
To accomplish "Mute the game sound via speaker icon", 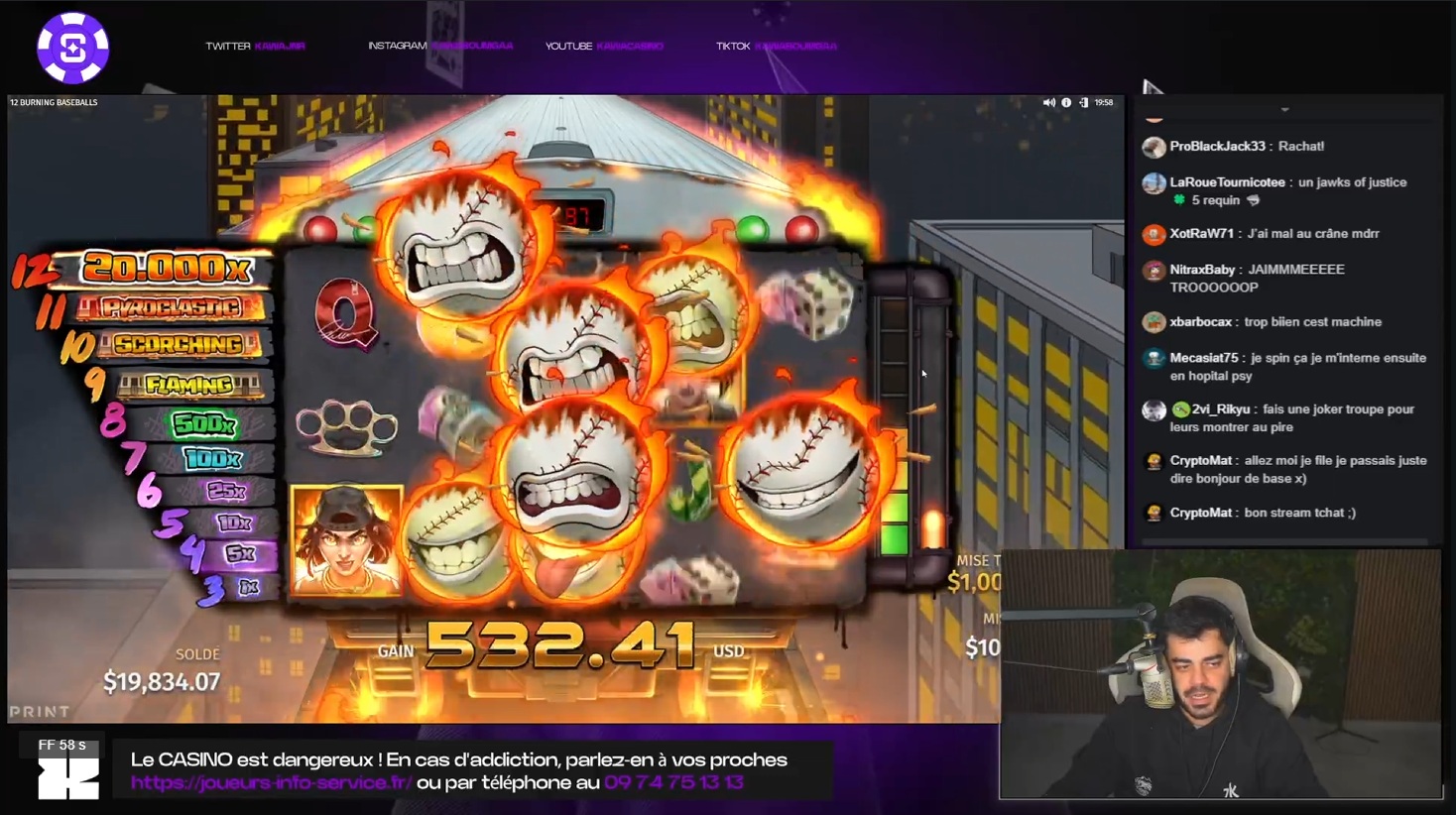I will pos(1048,102).
